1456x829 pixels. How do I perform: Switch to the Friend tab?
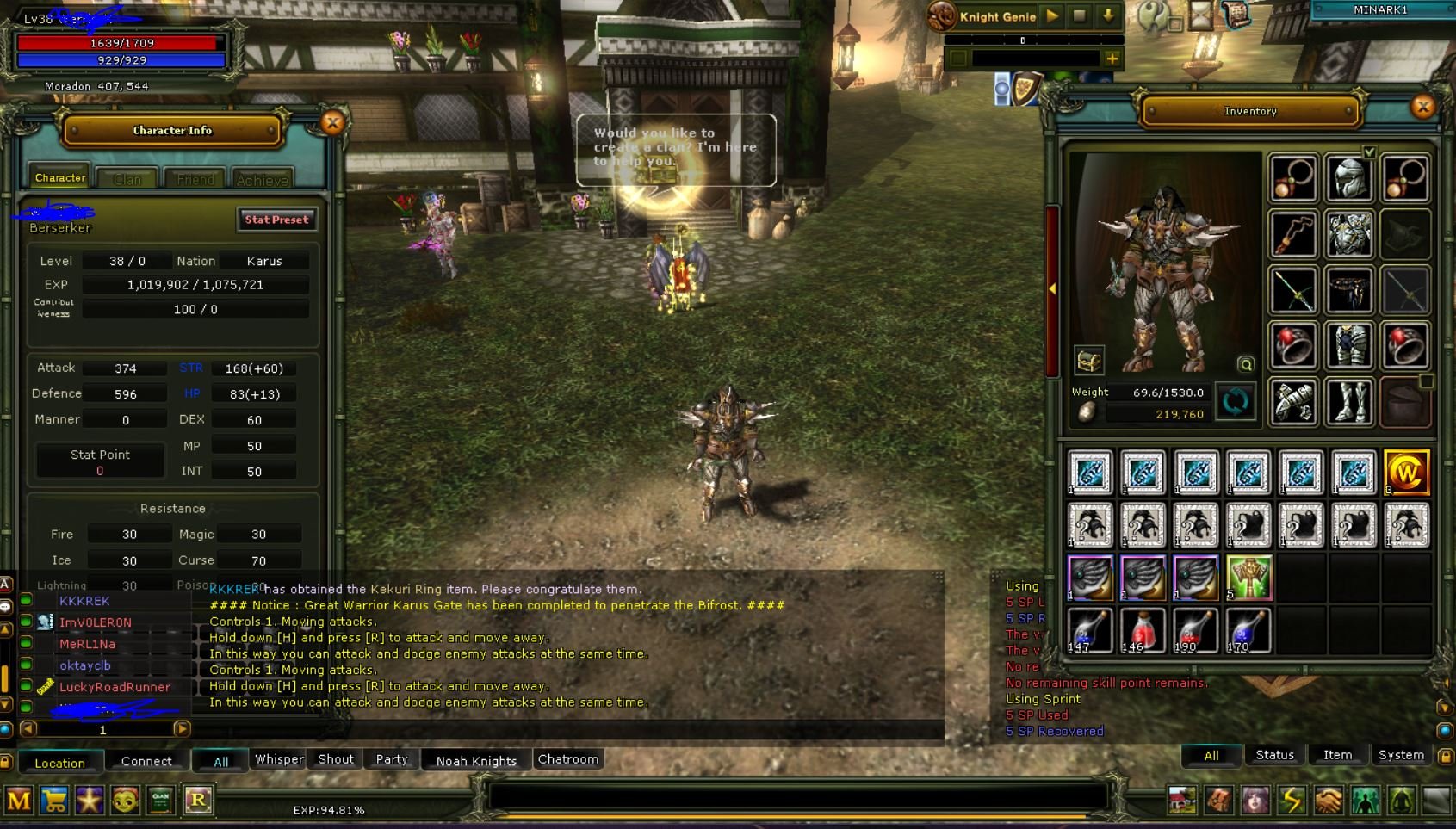pos(195,179)
